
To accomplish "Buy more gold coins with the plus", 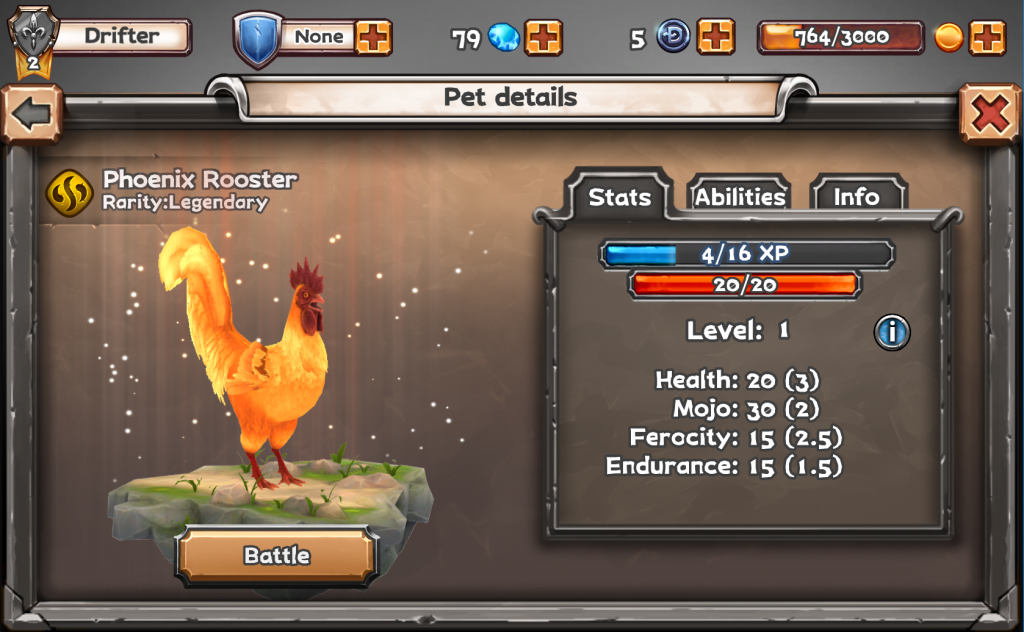I will point(987,38).
